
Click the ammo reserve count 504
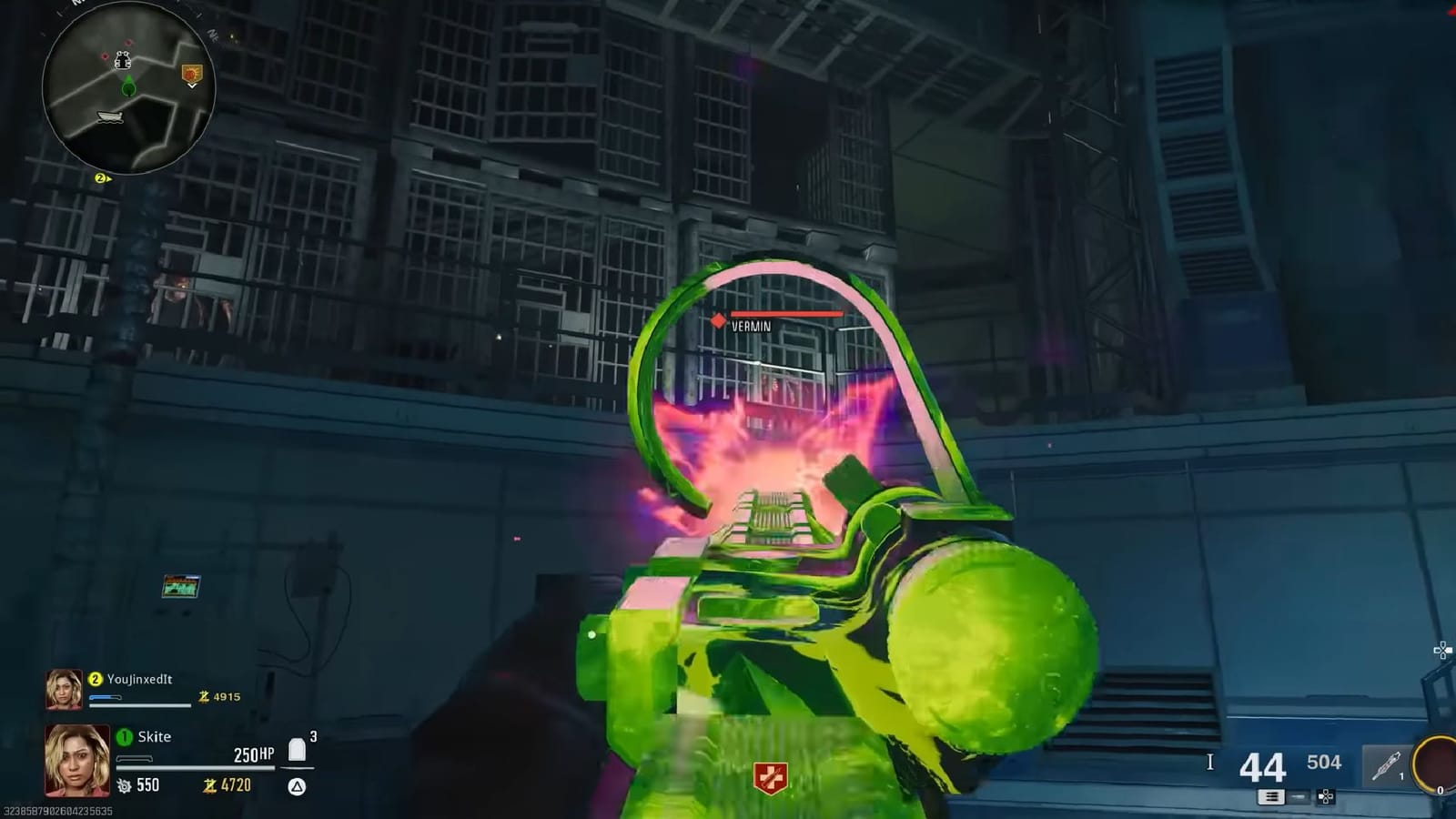click(x=1324, y=762)
